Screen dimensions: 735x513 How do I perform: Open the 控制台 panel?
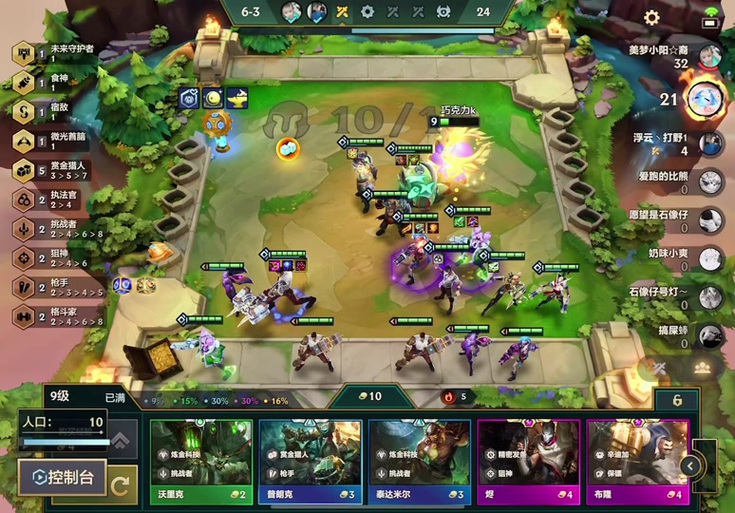coord(64,477)
